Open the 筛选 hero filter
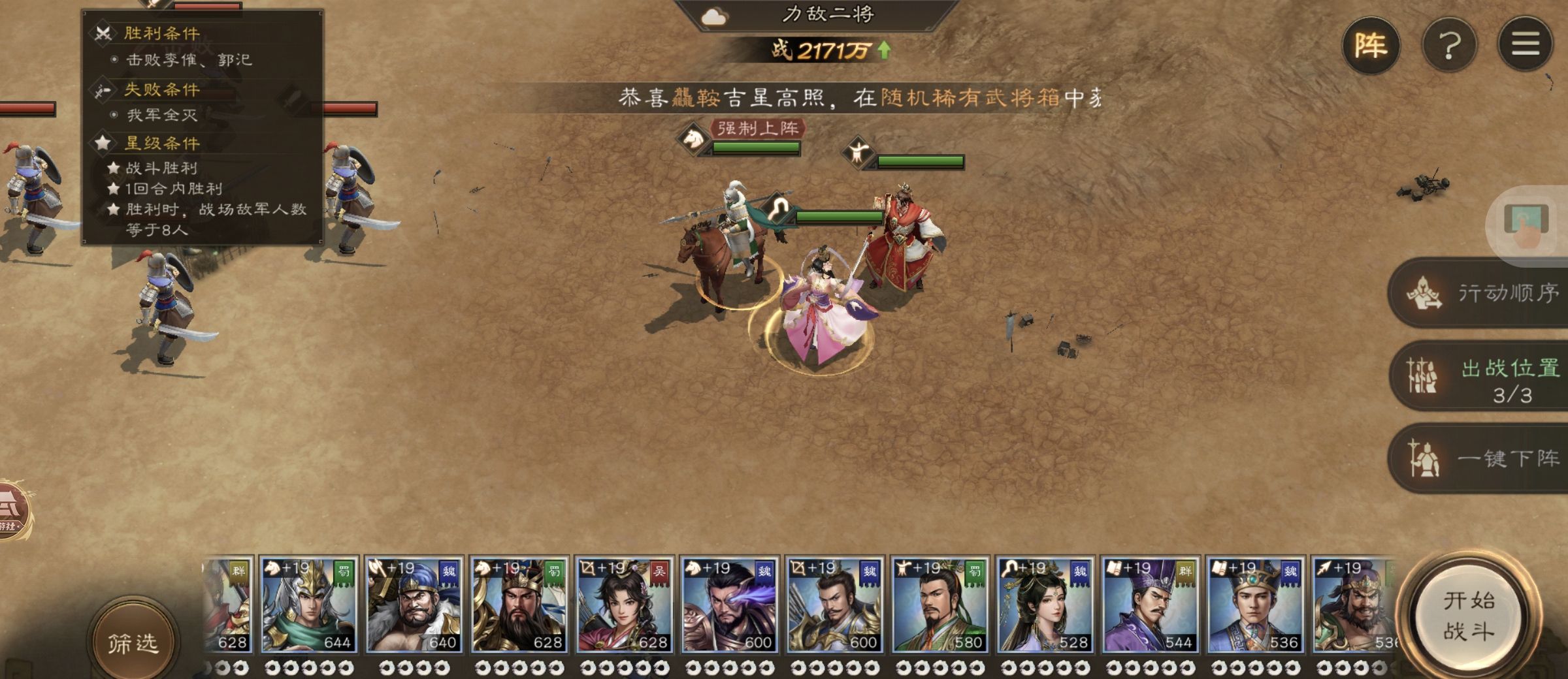The height and width of the screenshot is (679, 1568). (x=133, y=642)
